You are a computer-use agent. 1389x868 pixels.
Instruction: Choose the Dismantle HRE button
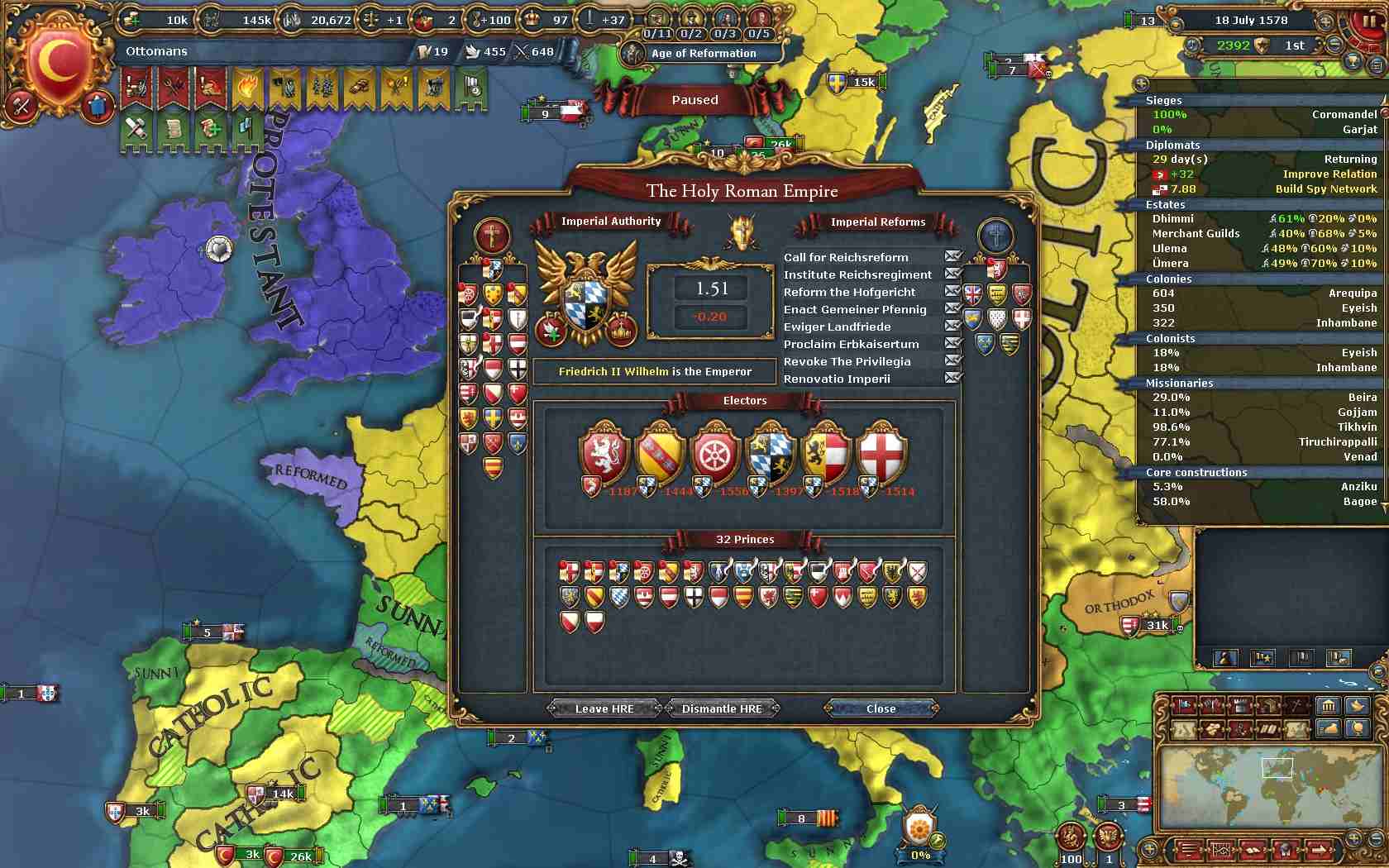[x=722, y=708]
